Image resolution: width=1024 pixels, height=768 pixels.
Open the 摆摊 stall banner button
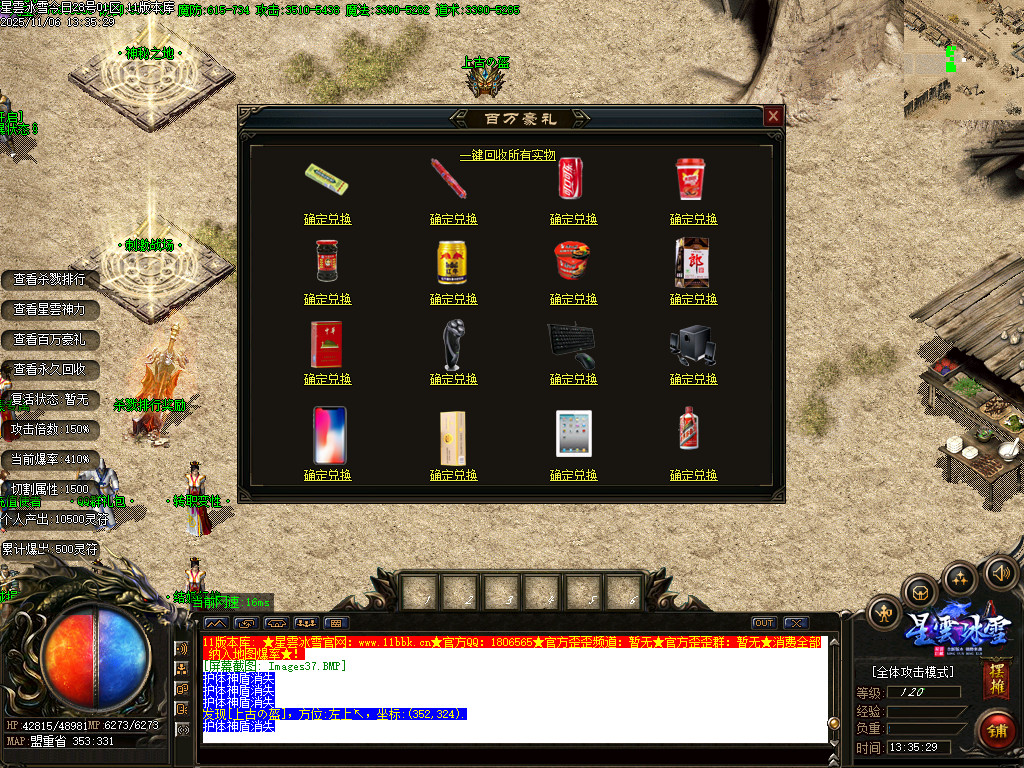(x=995, y=679)
